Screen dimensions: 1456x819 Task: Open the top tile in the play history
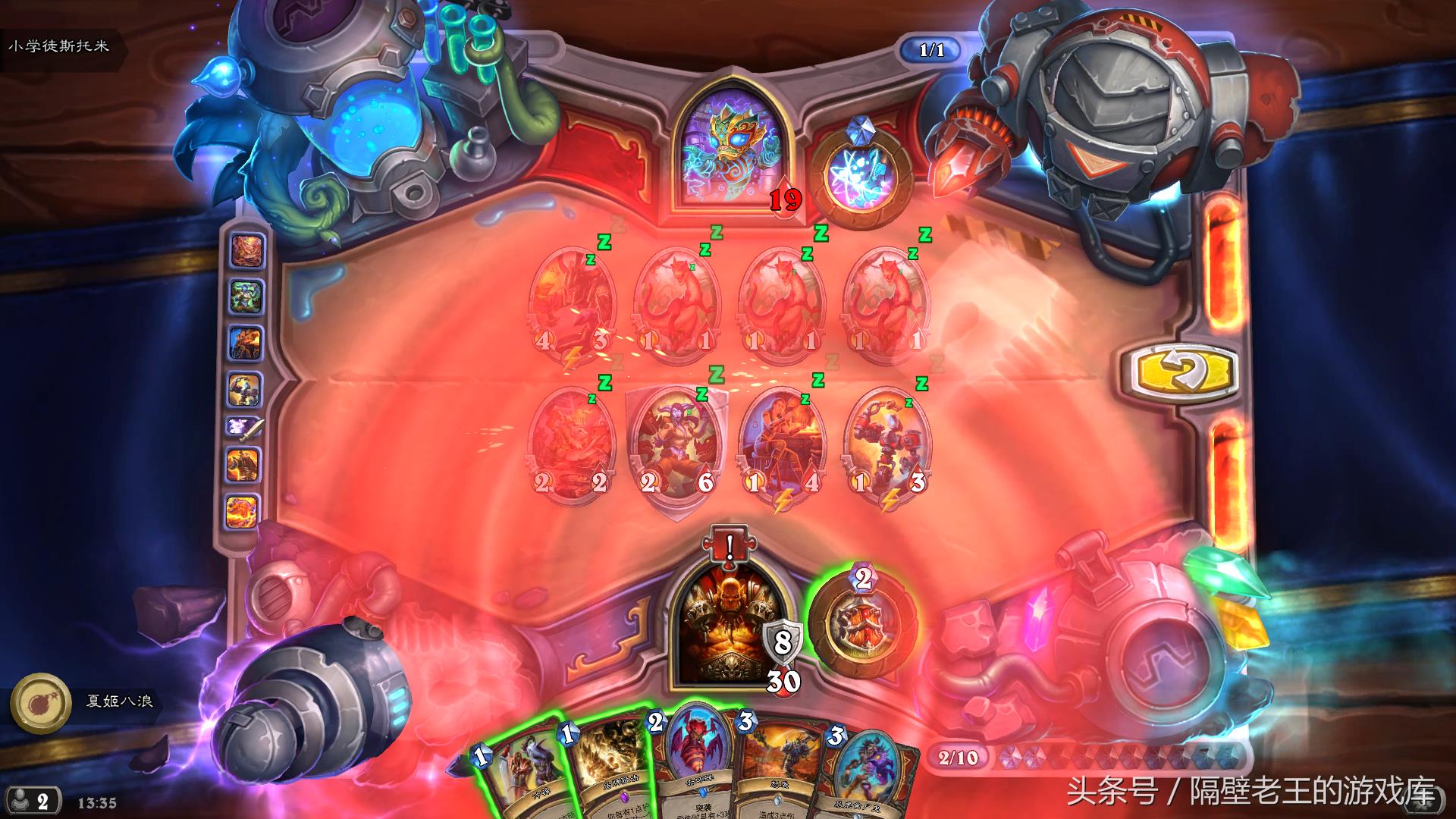(x=246, y=251)
